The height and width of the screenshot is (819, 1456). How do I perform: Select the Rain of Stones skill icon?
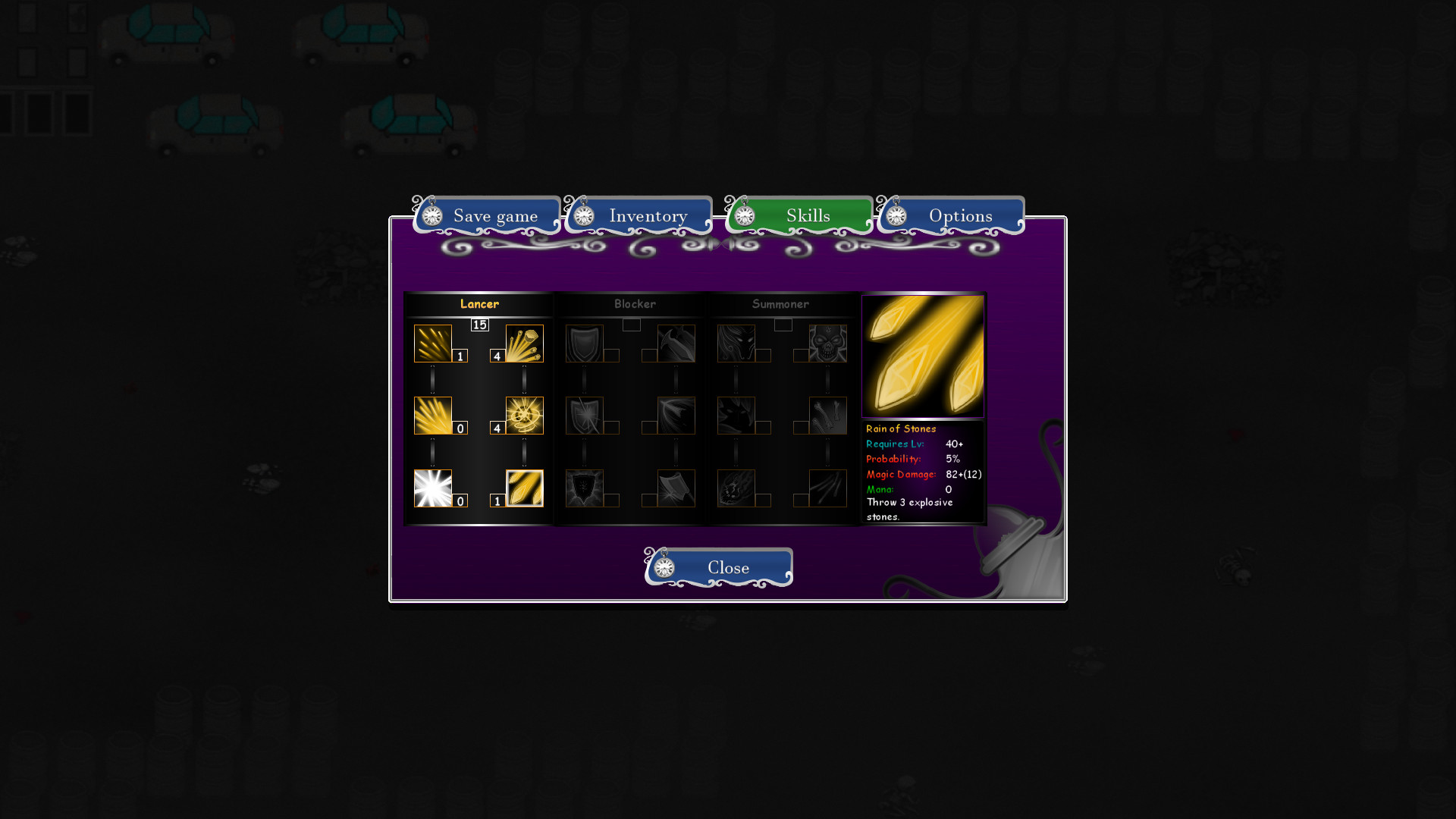[x=523, y=488]
